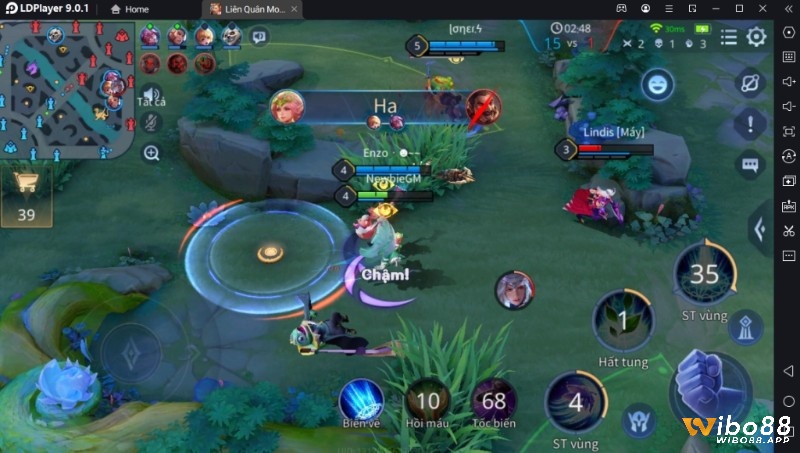The width and height of the screenshot is (800, 453).
Task: Toggle the muted microphone icon
Action: pos(151,122)
